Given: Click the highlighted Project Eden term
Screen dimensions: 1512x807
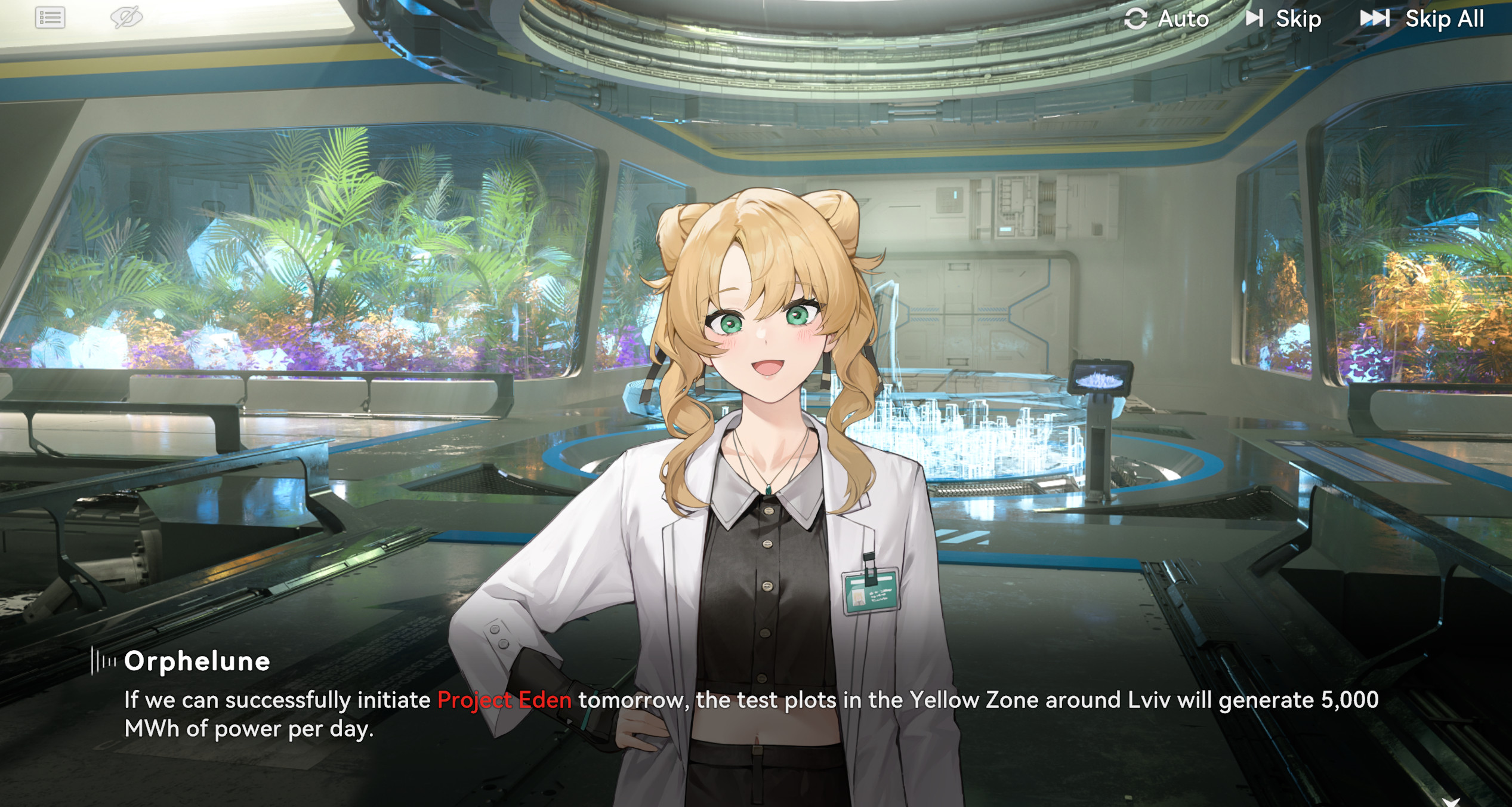Looking at the screenshot, I should (504, 700).
